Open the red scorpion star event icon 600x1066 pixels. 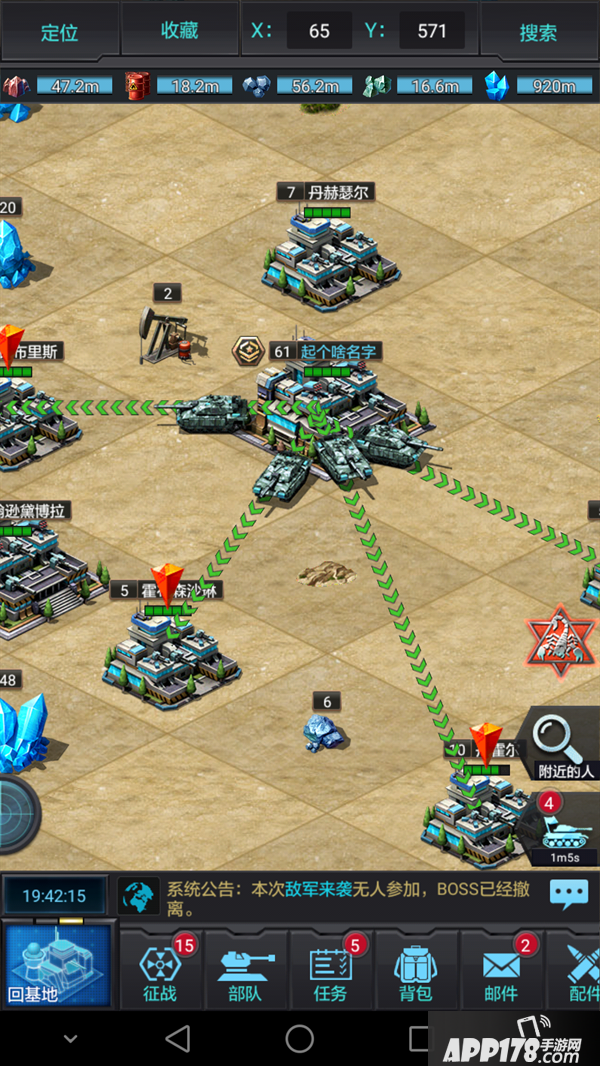point(561,642)
